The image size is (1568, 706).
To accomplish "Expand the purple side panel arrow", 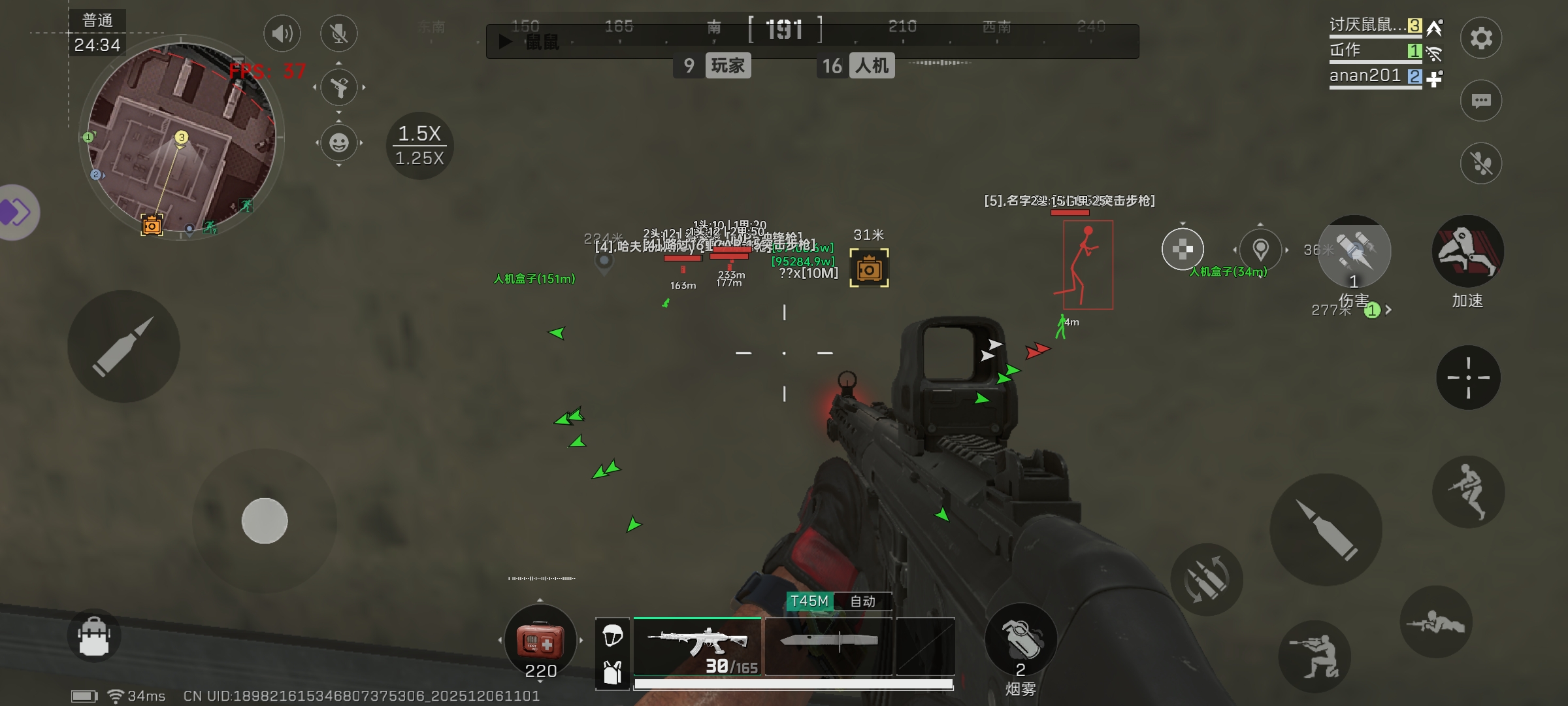I will click(16, 212).
